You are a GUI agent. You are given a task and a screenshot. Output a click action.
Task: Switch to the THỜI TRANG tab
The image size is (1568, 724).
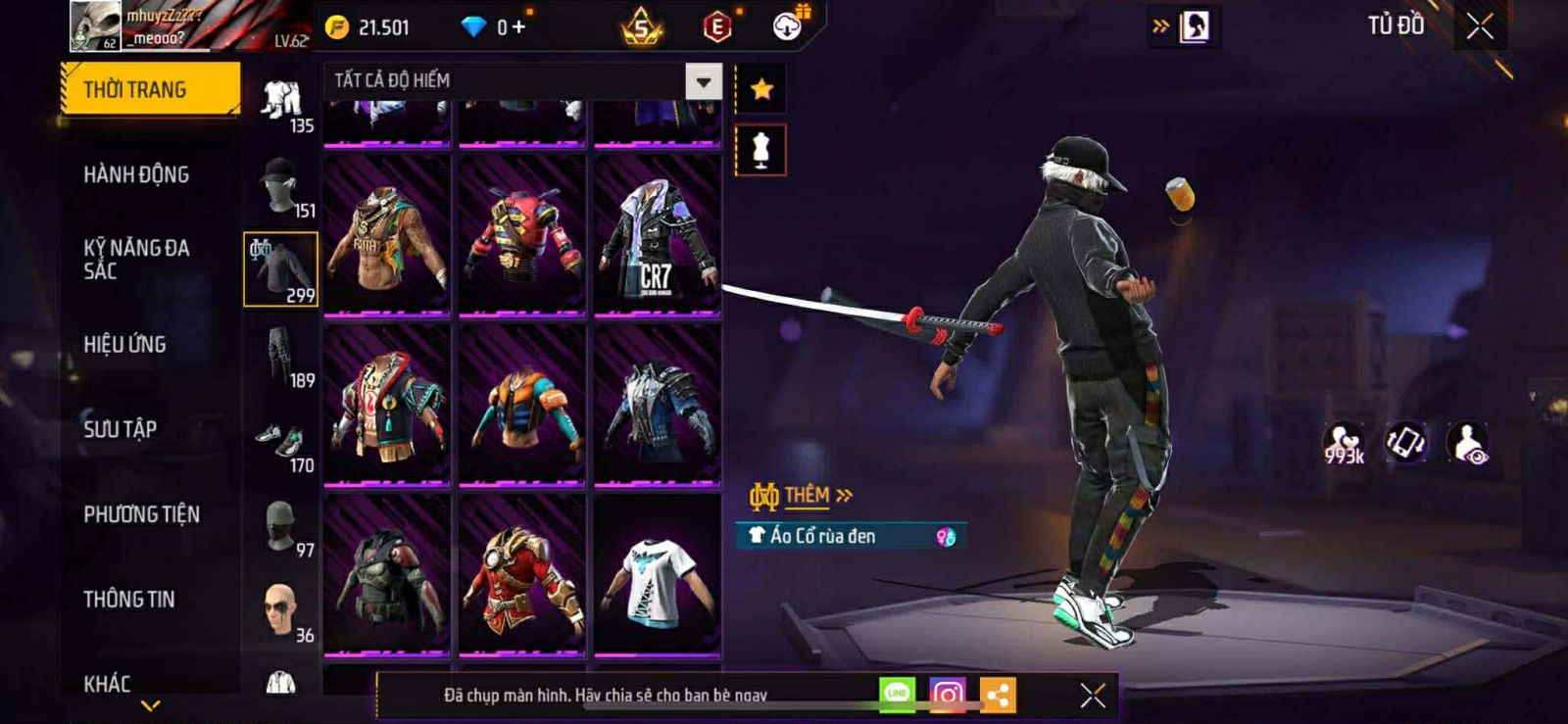(149, 89)
